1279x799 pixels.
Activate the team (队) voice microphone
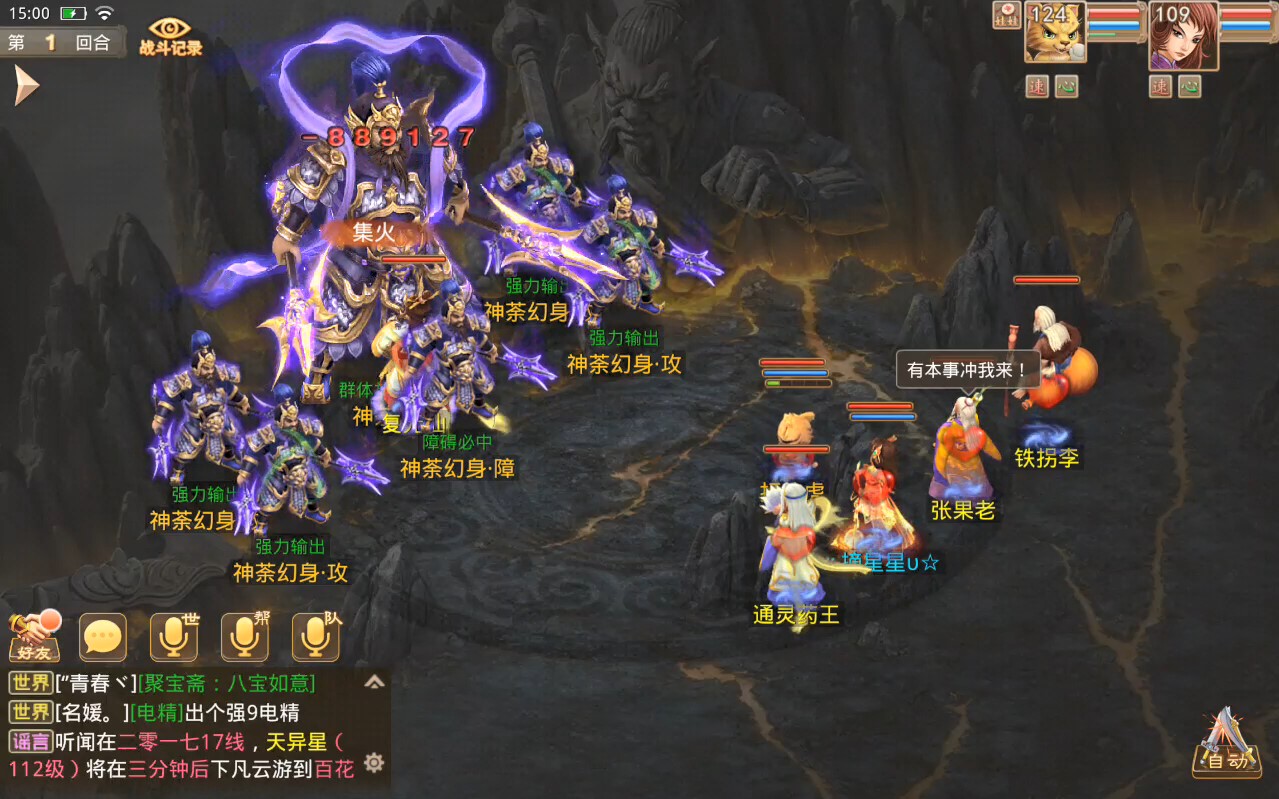316,637
